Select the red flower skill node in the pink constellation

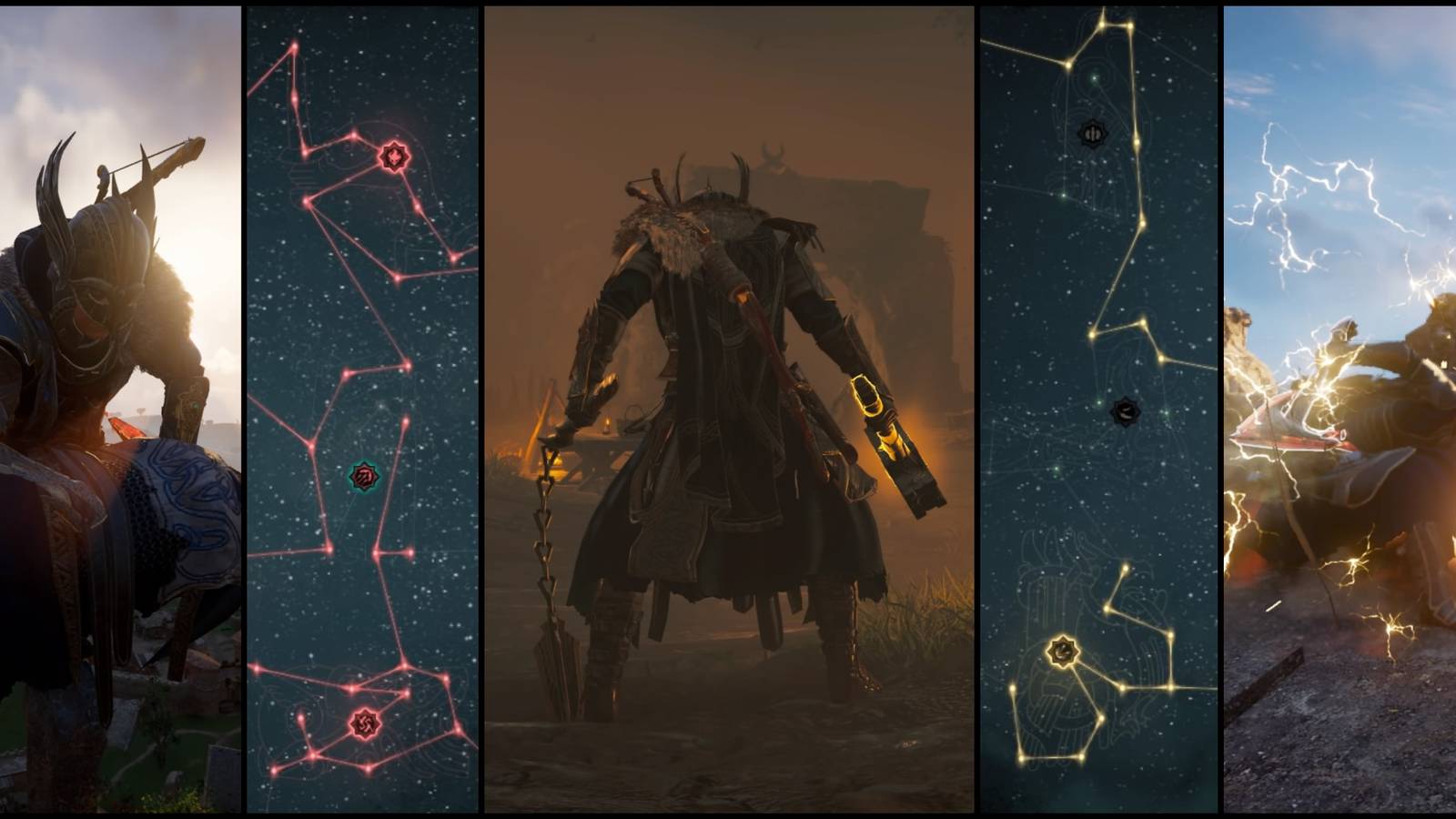click(393, 155)
